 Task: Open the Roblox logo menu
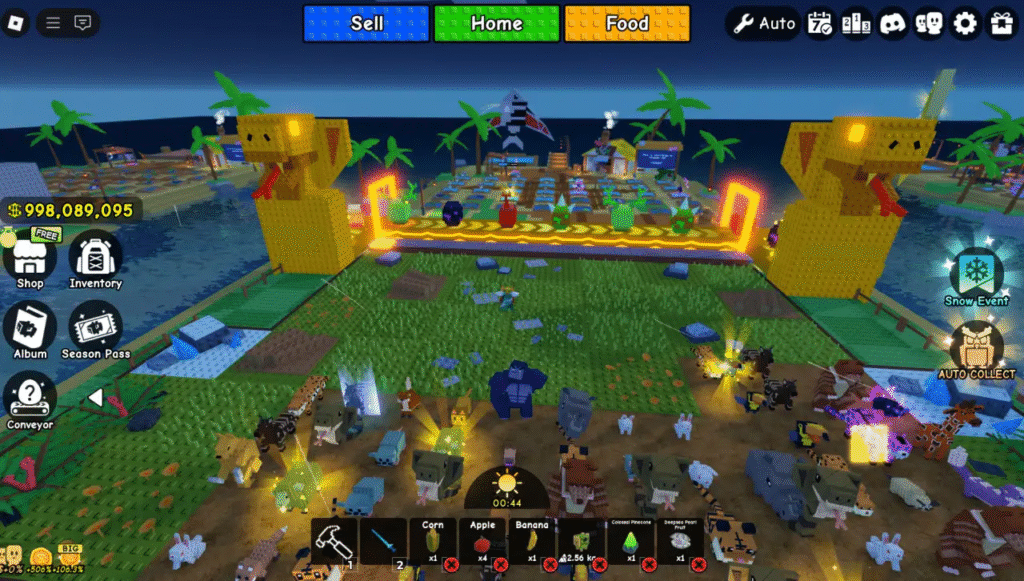click(x=16, y=23)
